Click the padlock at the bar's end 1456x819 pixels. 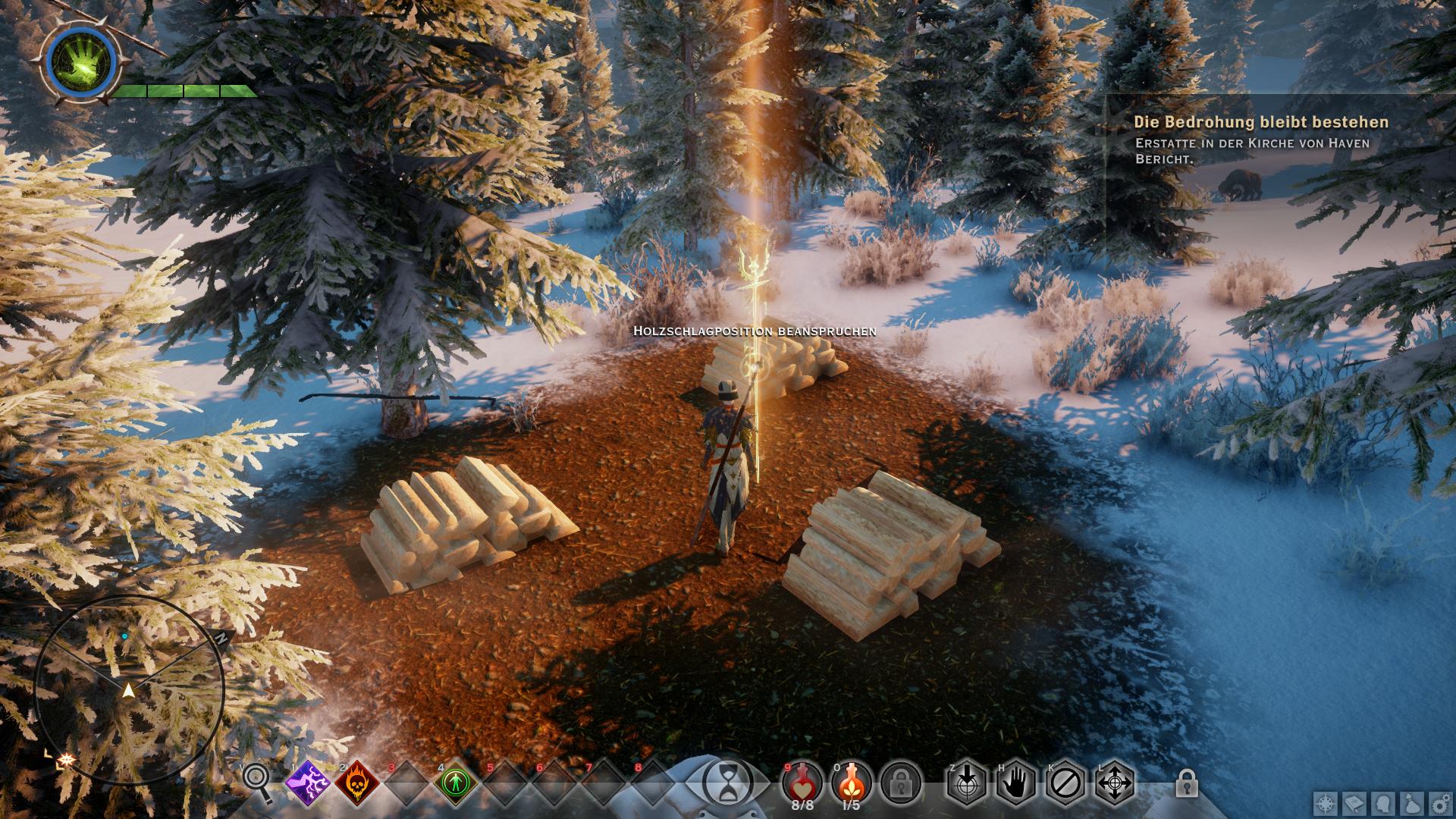(x=1186, y=783)
